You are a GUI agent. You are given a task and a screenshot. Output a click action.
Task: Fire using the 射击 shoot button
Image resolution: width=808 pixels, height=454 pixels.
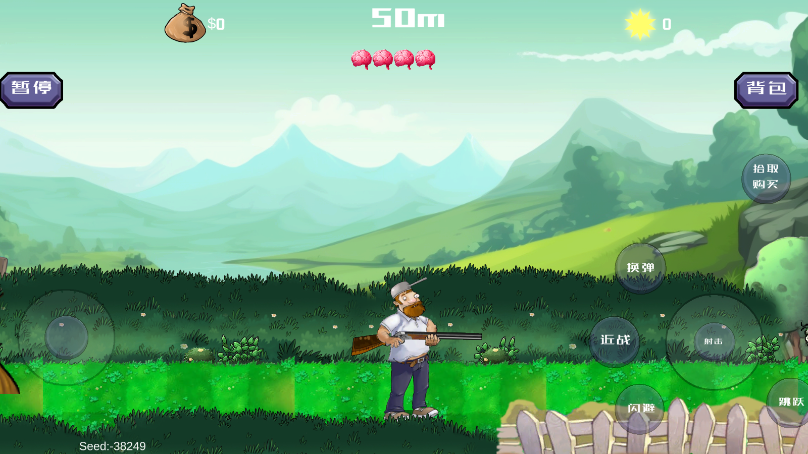[713, 341]
